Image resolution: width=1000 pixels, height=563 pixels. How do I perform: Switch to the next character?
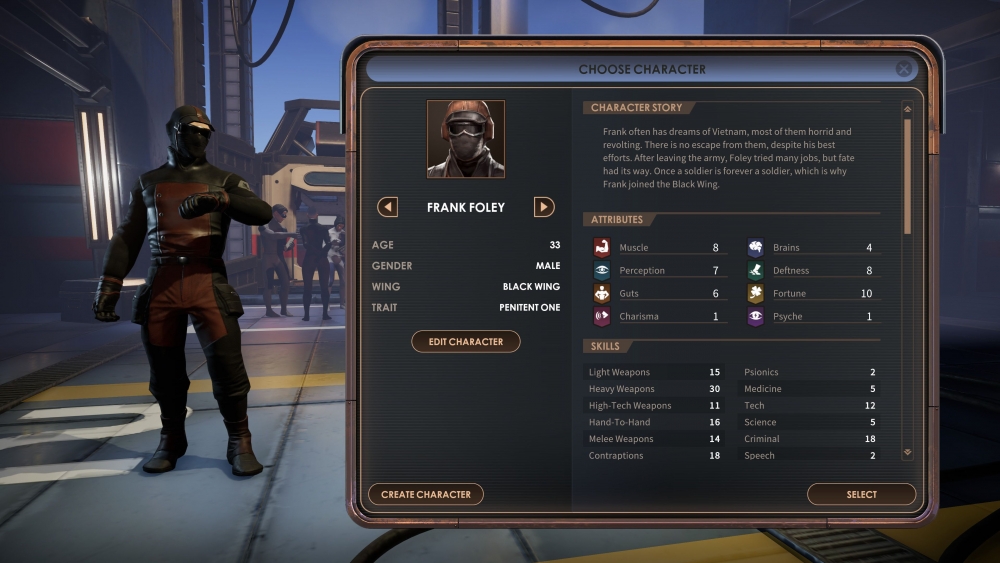(x=544, y=207)
